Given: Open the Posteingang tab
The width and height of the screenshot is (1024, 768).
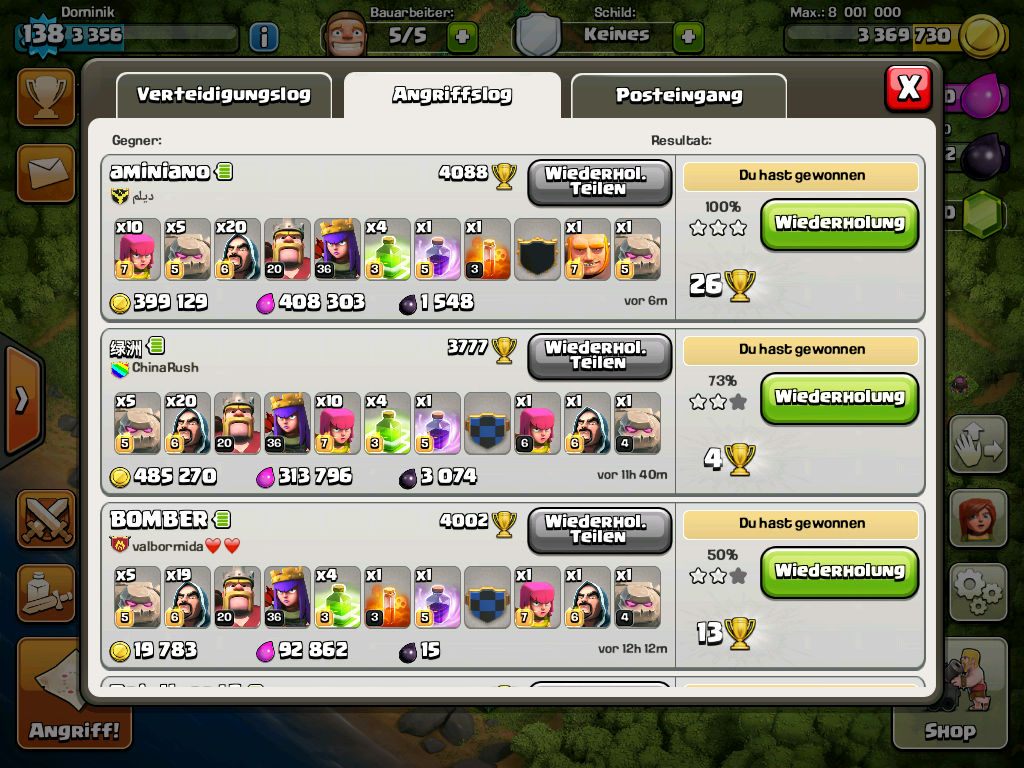Looking at the screenshot, I should pos(678,96).
